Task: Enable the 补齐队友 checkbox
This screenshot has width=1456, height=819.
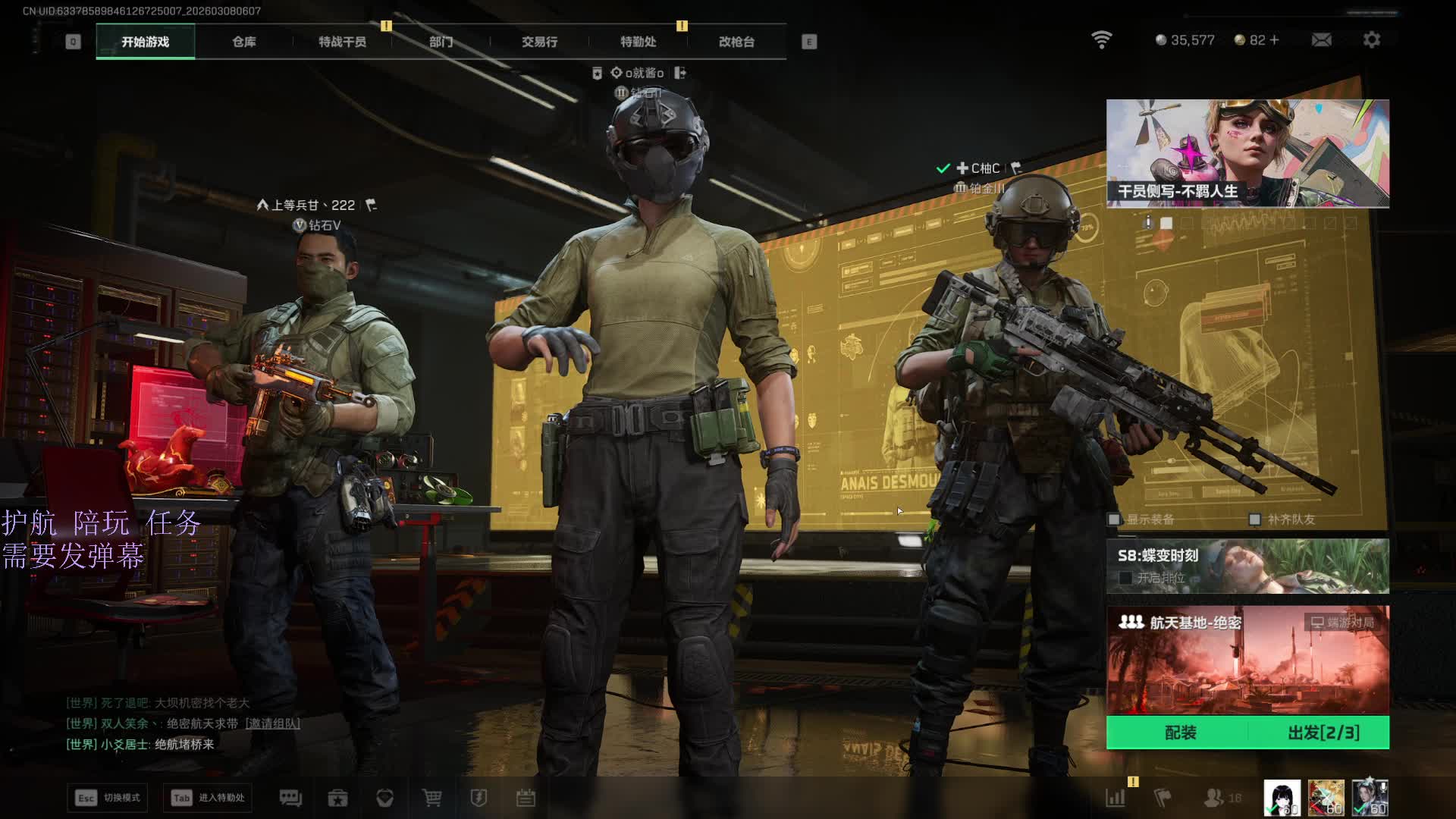Action: click(x=1255, y=519)
